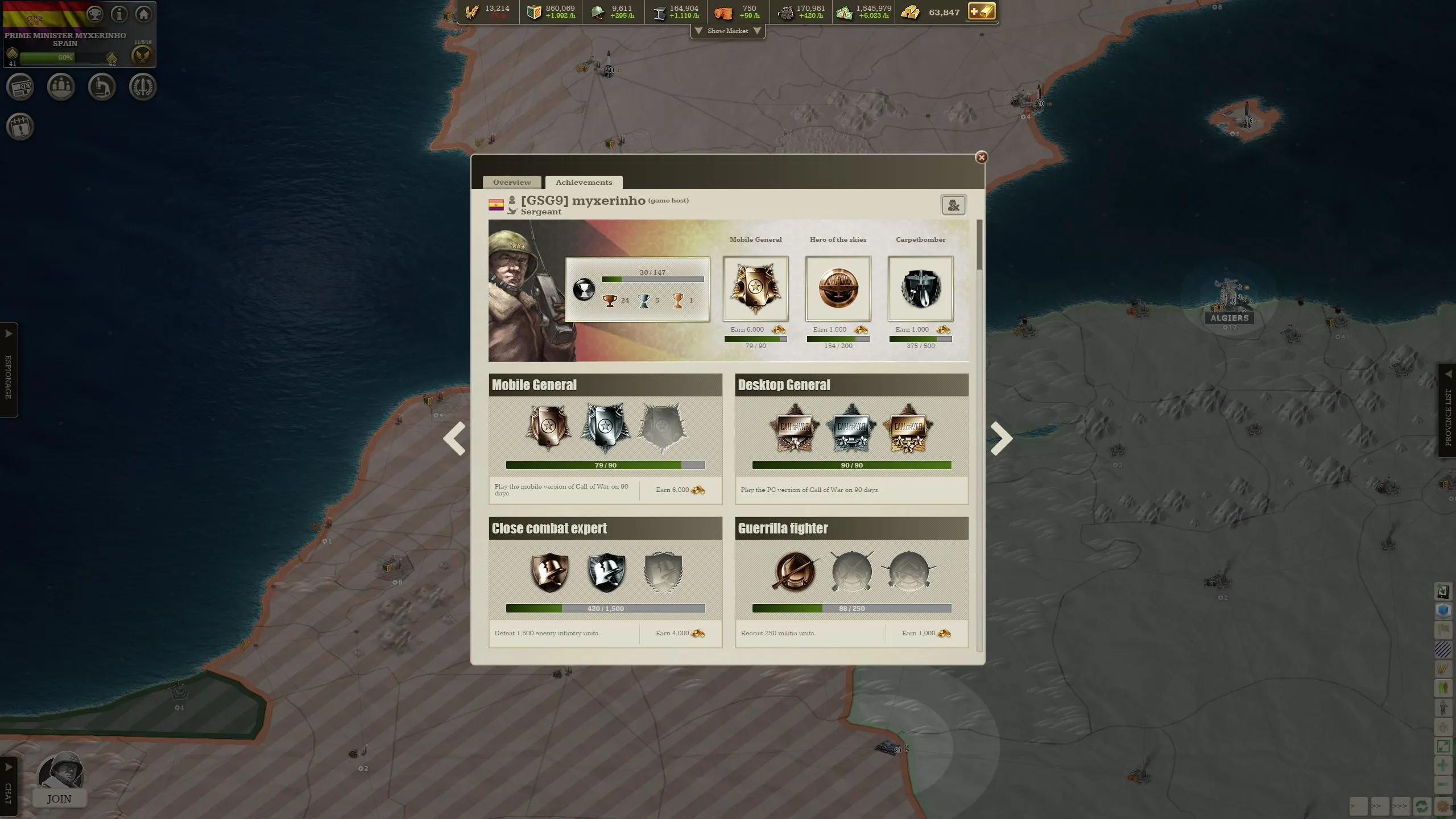This screenshot has width=1456, height=819.
Task: Click the 60% experience progress bar
Action: point(64,57)
